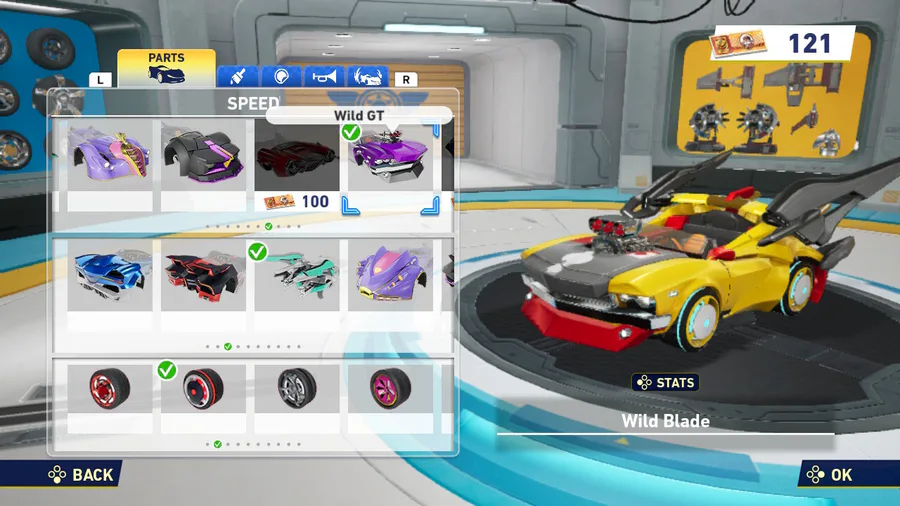The image size is (900, 506).
Task: Choose the black and red rear part
Action: 203,275
